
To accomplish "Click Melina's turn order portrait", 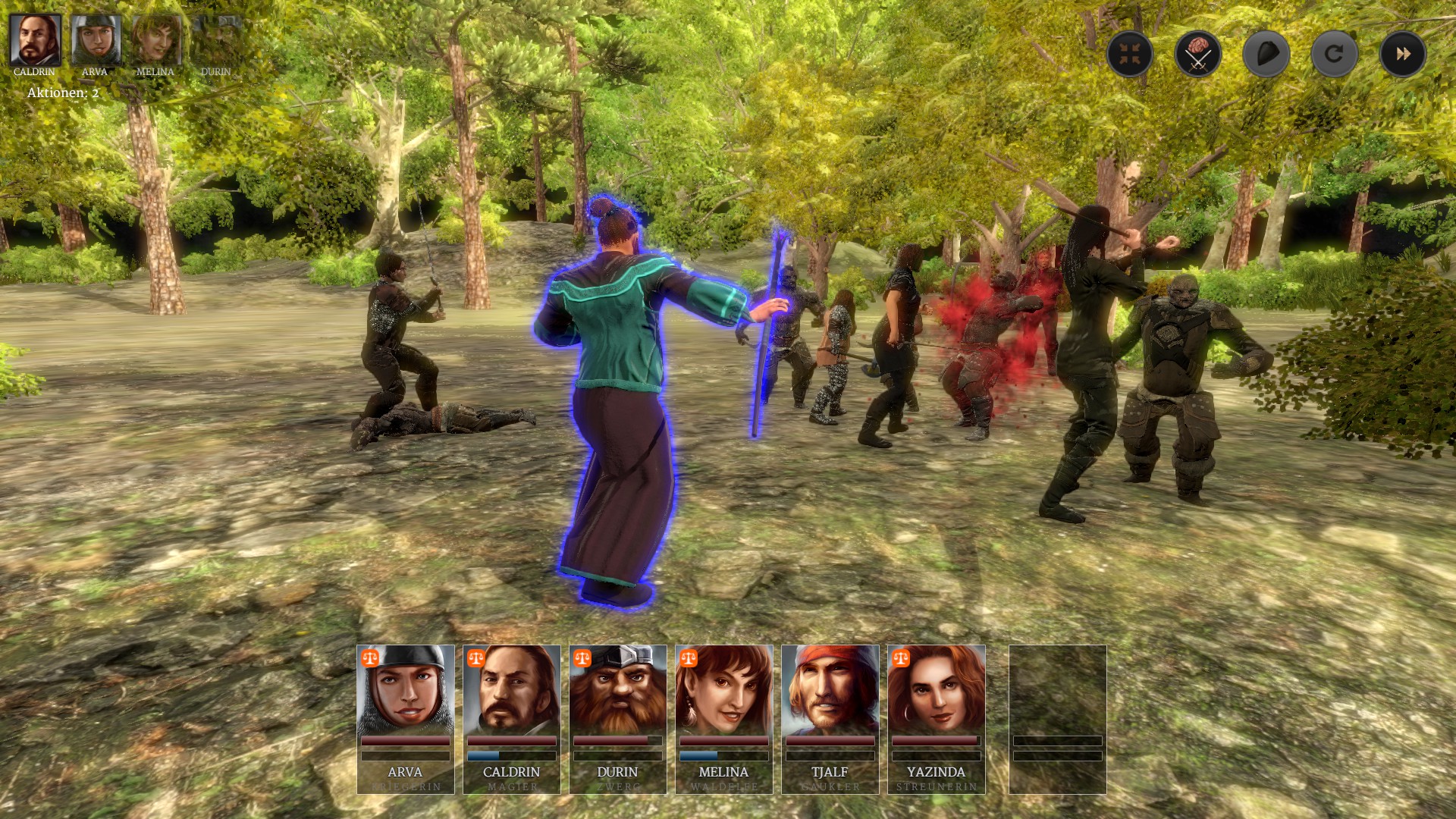I will click(x=156, y=40).
